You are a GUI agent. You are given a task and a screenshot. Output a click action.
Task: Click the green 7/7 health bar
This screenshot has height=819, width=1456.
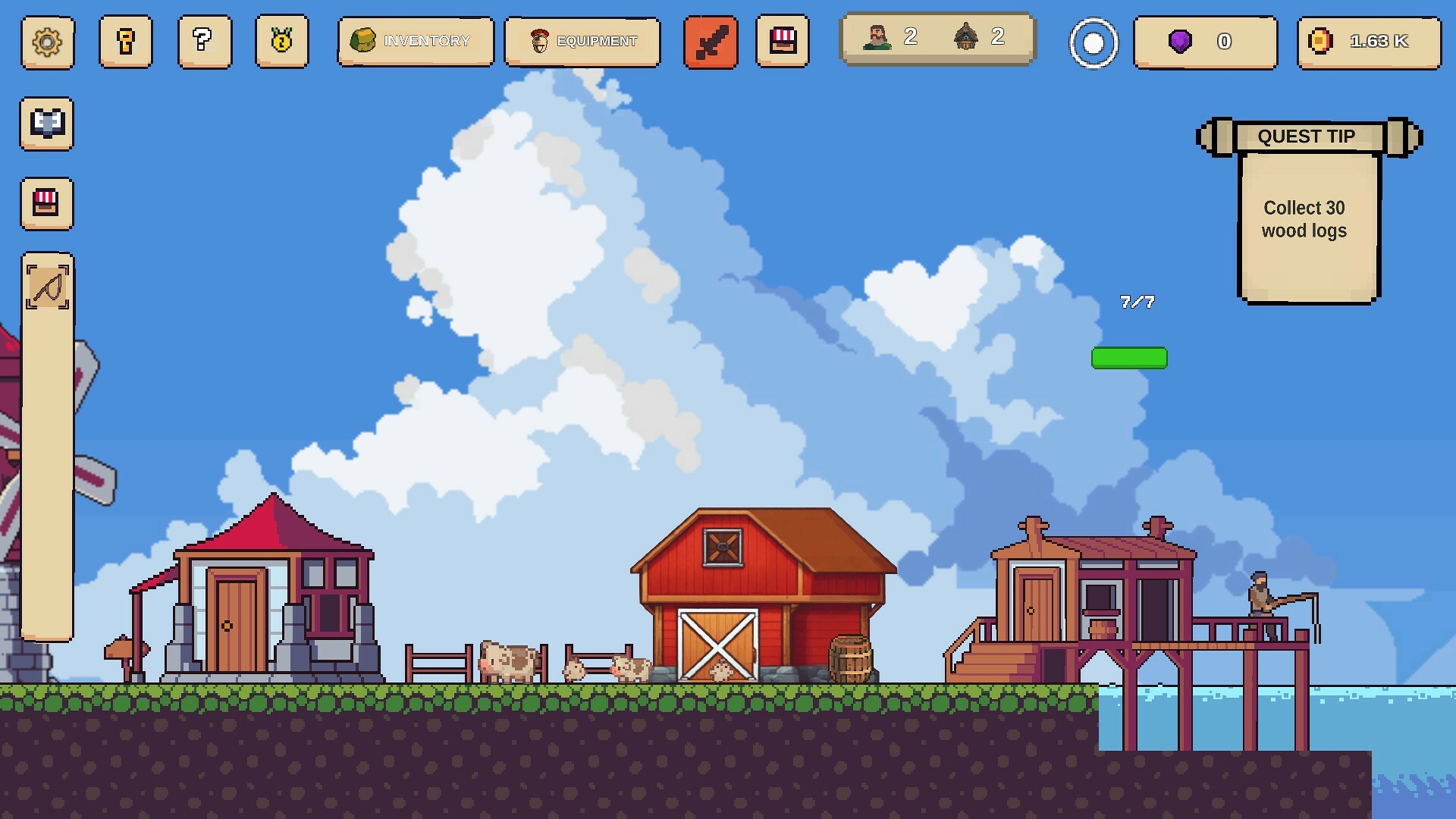pyautogui.click(x=1131, y=356)
